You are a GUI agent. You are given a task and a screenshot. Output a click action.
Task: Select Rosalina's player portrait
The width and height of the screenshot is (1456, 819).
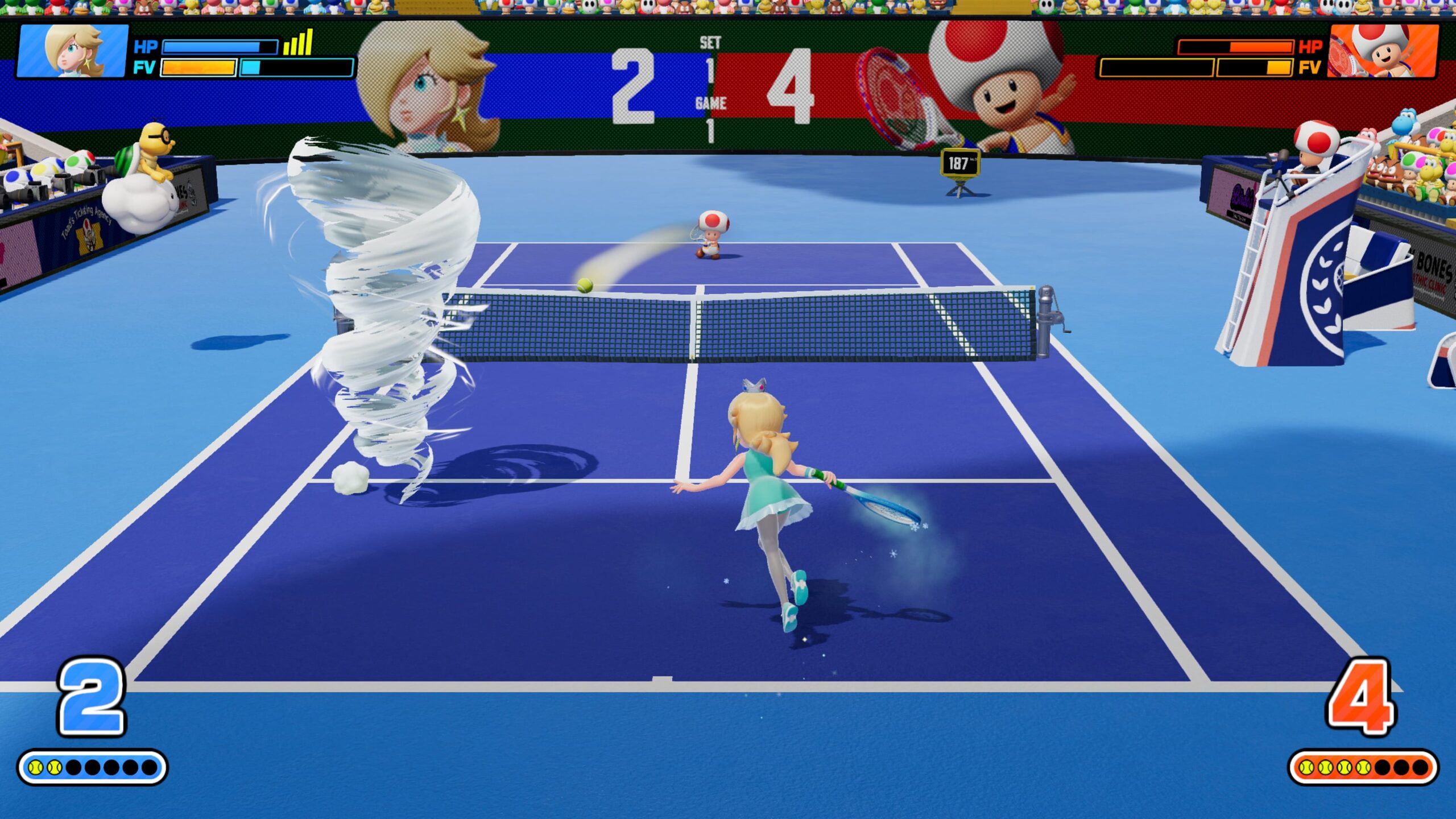[x=73, y=51]
